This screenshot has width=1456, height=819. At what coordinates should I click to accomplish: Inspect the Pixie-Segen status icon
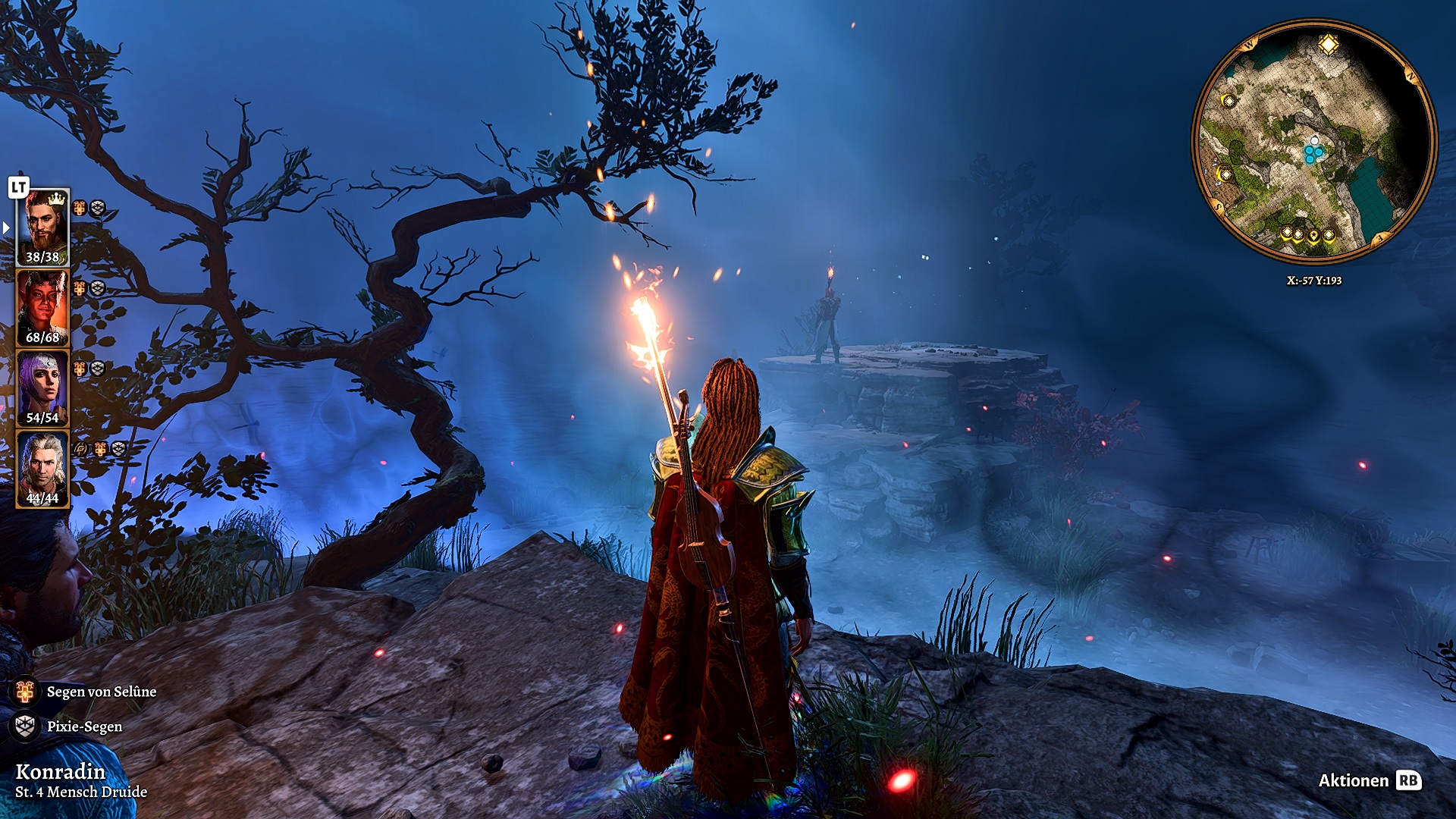(x=25, y=726)
